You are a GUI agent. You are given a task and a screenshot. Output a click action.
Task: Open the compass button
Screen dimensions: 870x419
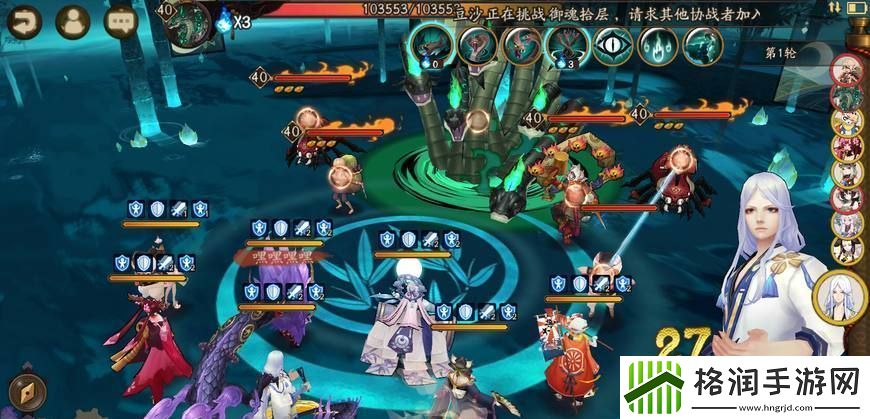pyautogui.click(x=22, y=391)
